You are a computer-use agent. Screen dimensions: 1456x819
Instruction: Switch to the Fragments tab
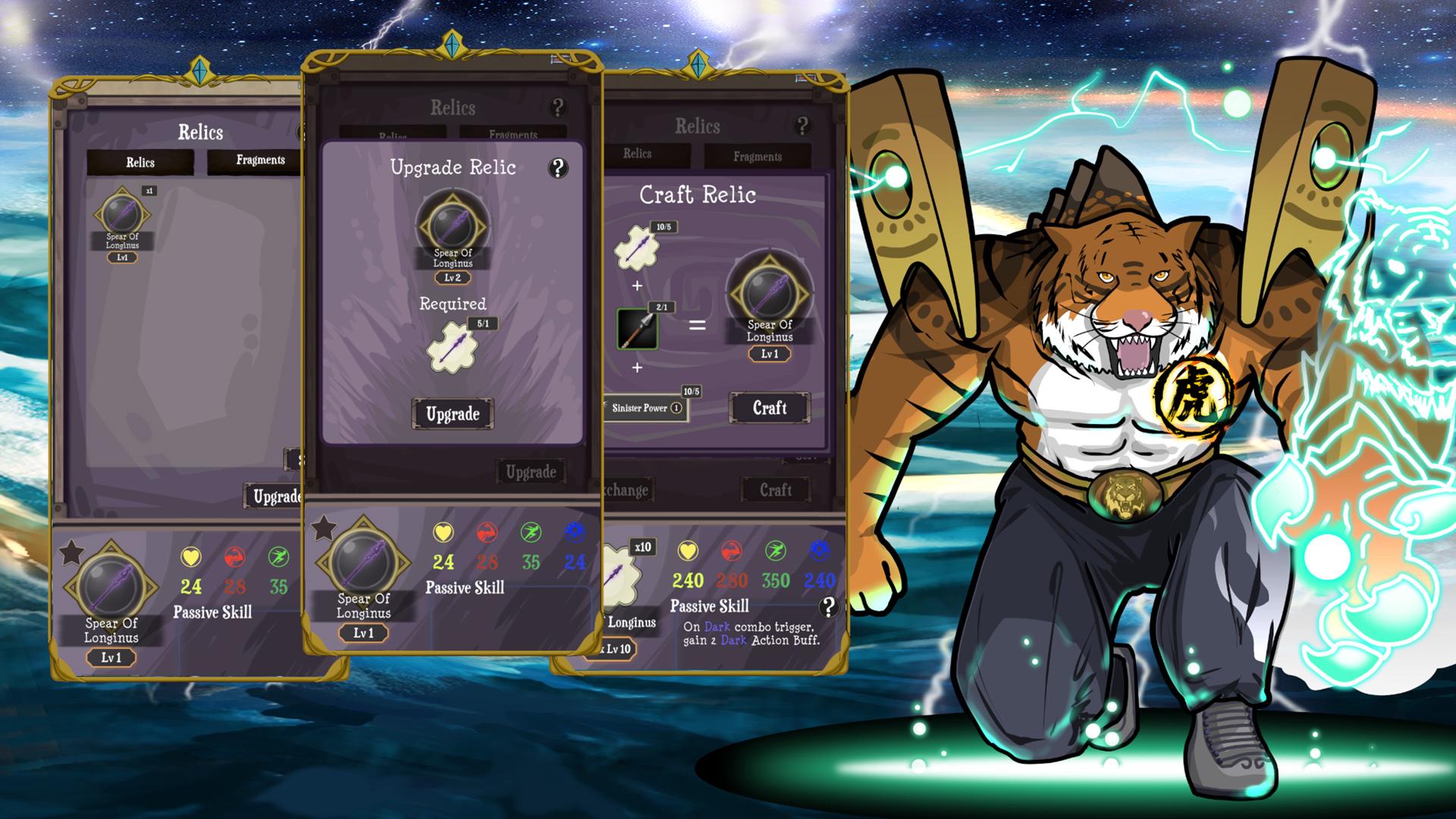[x=758, y=156]
